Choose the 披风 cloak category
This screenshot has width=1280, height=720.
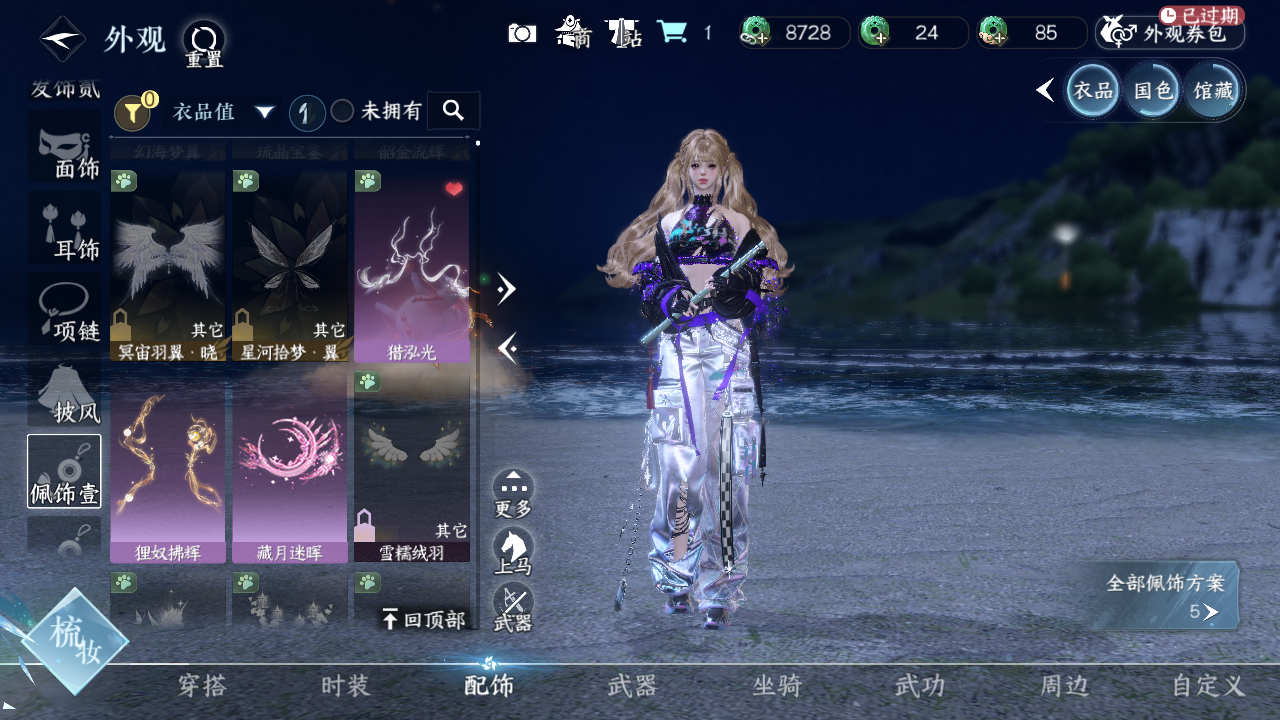(x=65, y=395)
